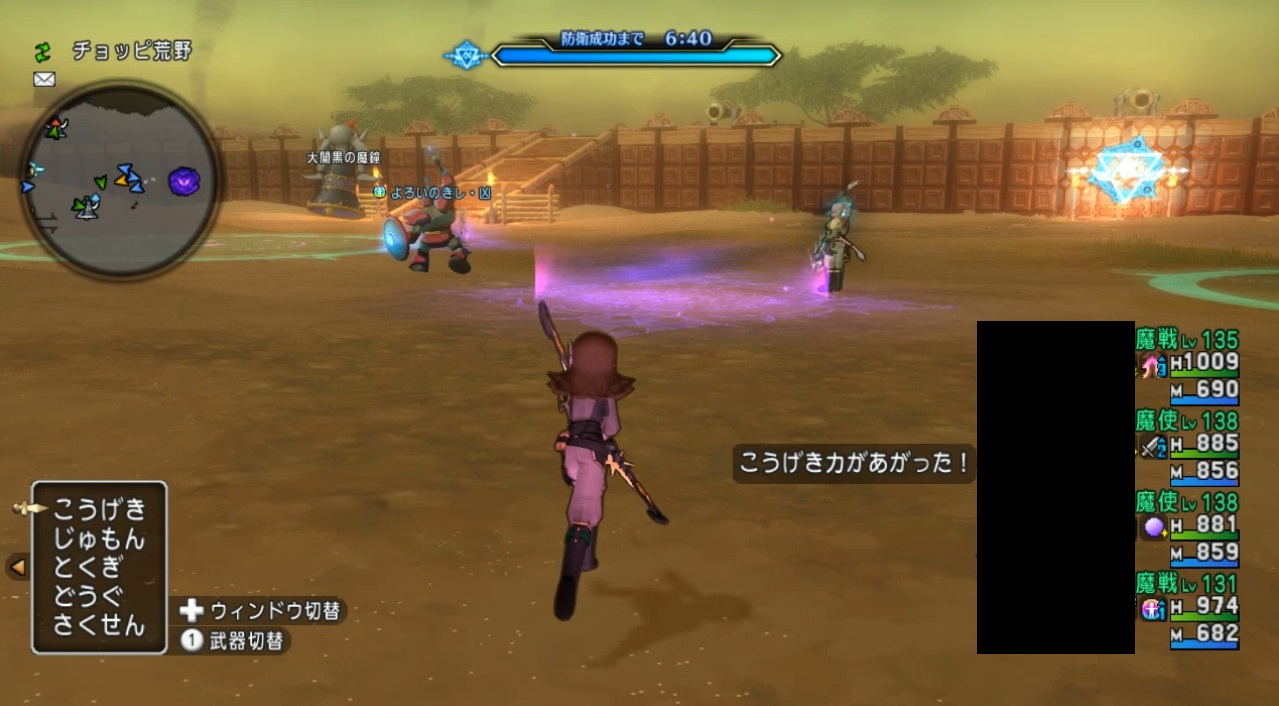Select the Lv 135 魔戦 party member

coord(1188,366)
